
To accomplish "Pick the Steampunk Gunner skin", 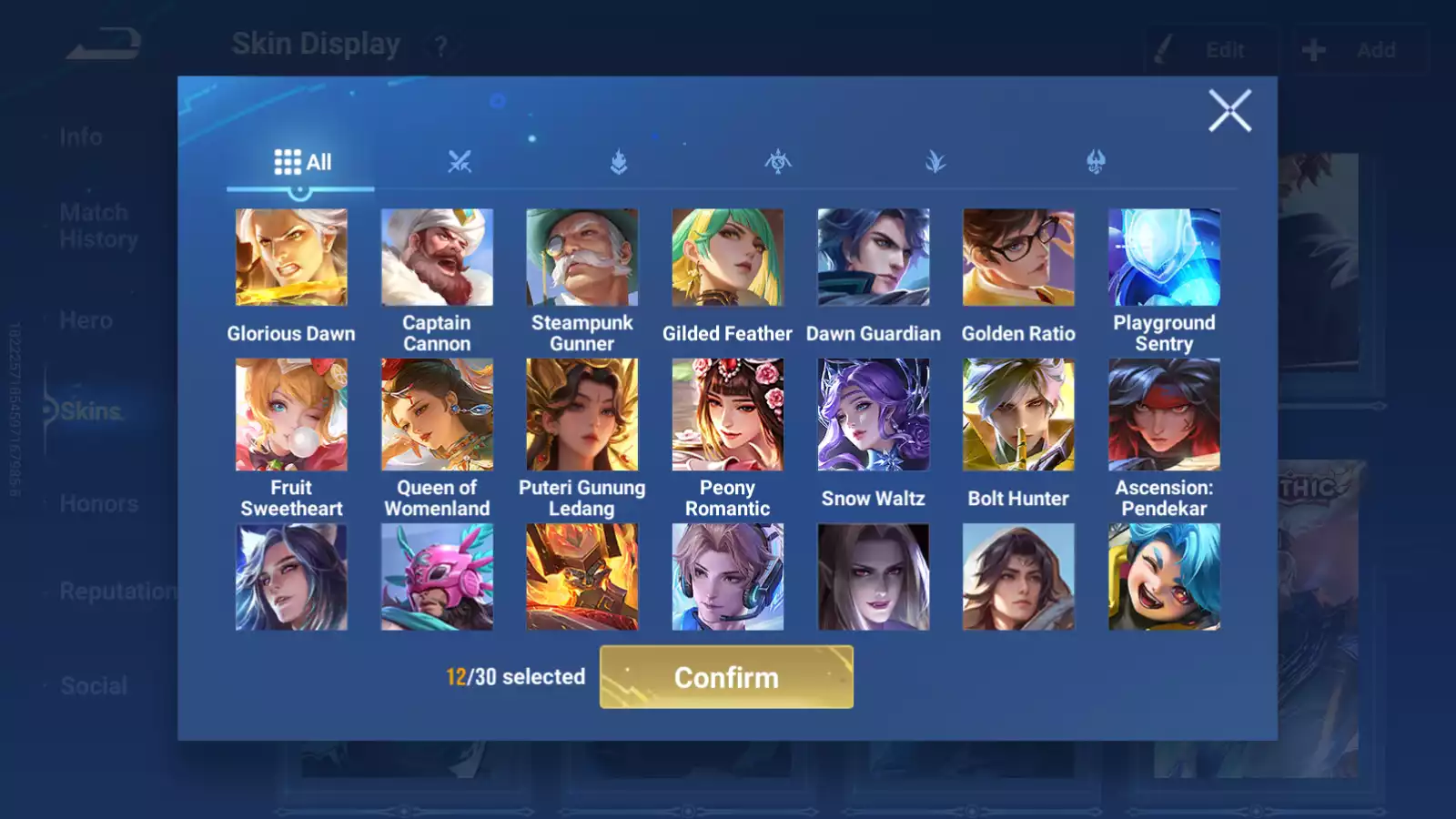I will [x=582, y=258].
